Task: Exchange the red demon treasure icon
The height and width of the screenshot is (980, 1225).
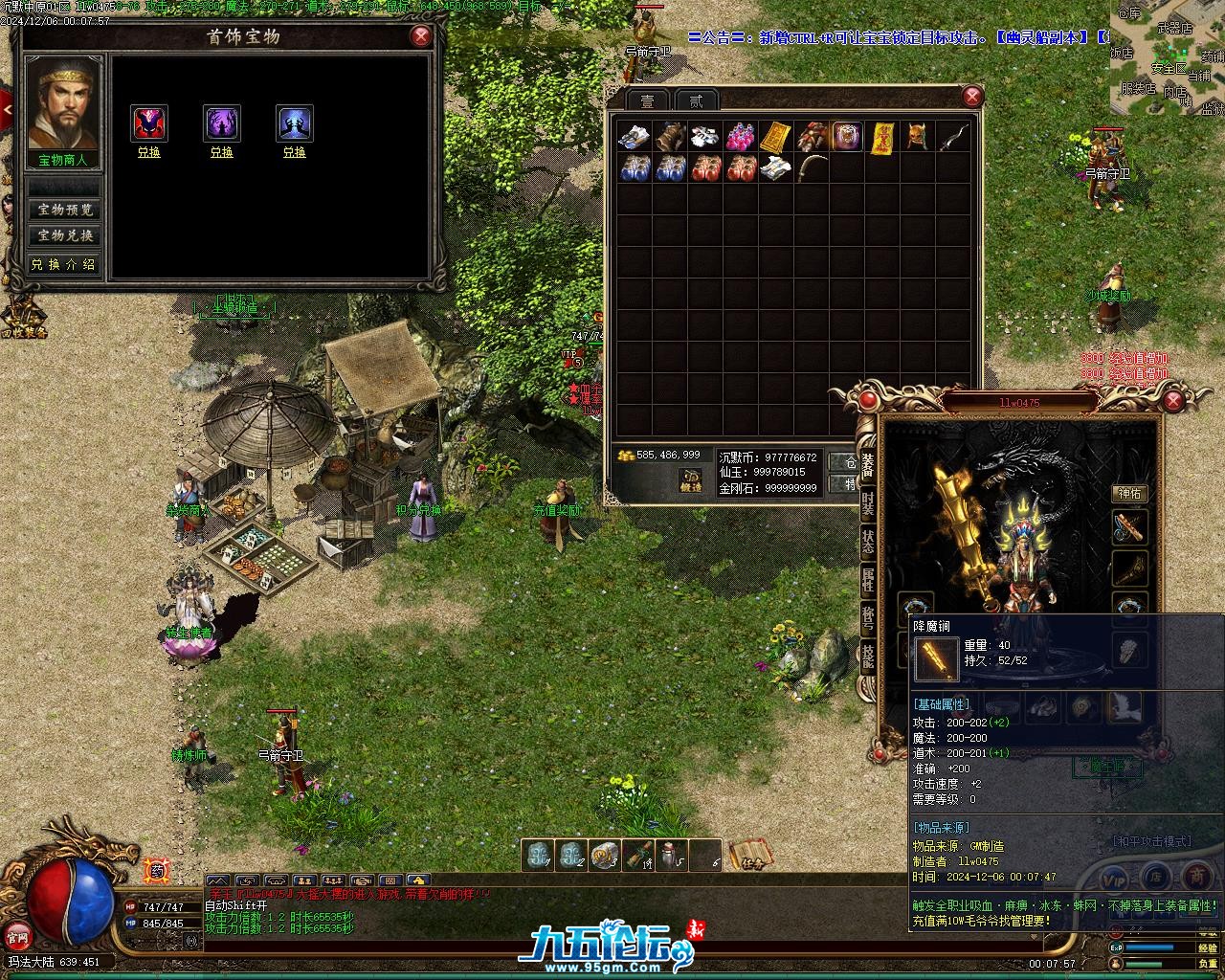Action: (149, 152)
